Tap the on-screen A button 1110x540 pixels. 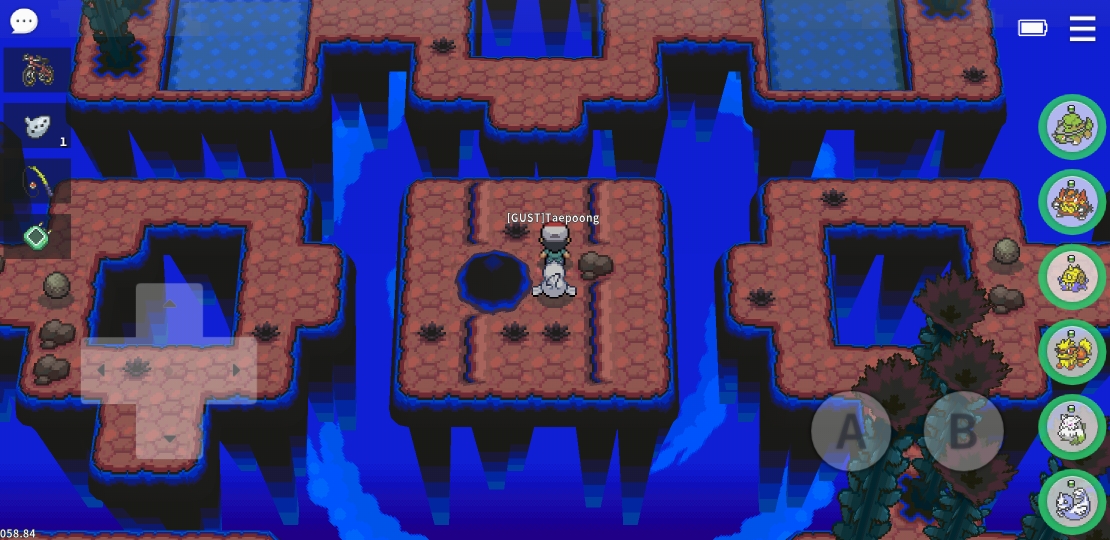pyautogui.click(x=850, y=431)
